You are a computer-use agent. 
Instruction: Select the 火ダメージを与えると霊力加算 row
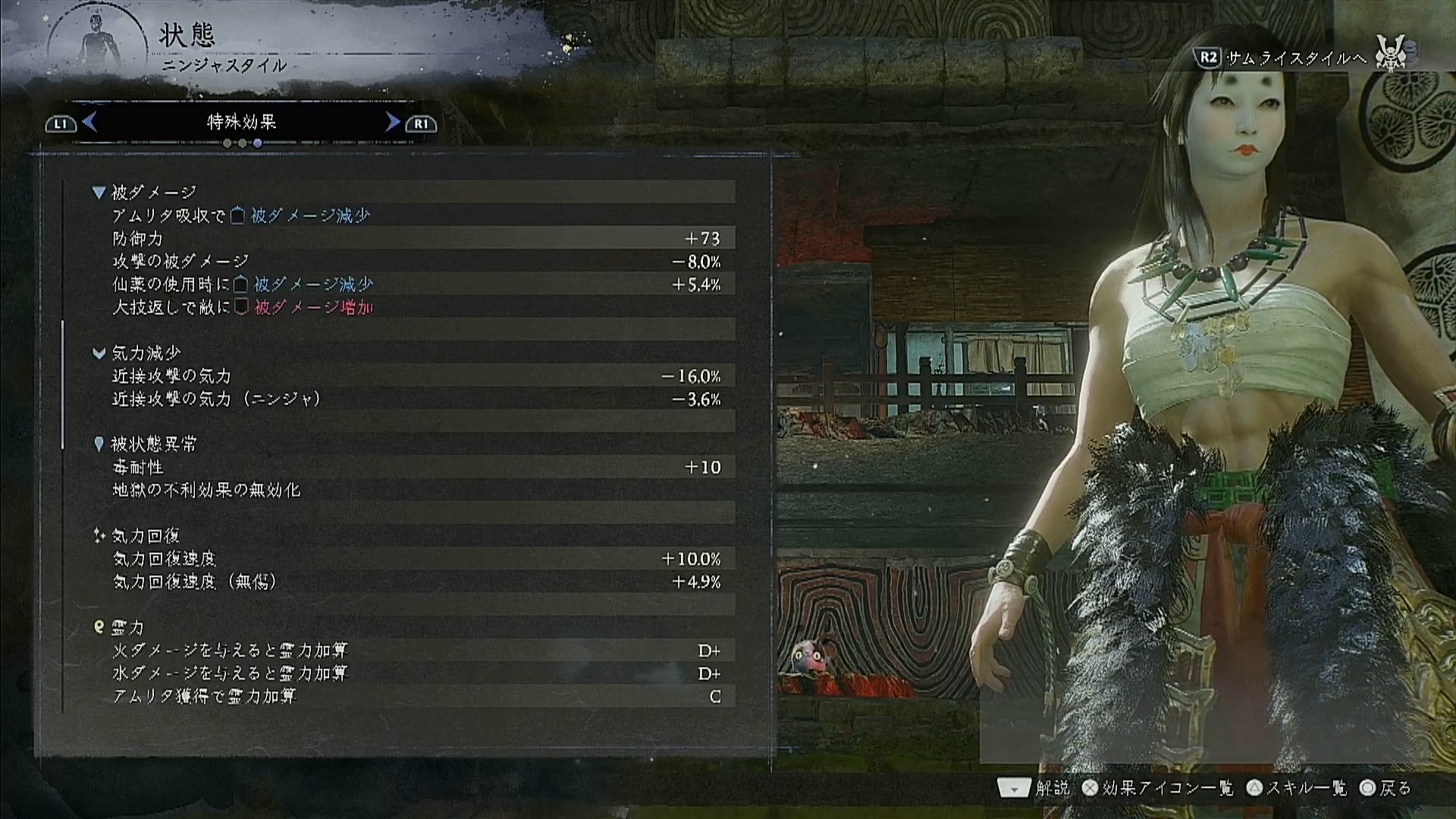coord(416,651)
